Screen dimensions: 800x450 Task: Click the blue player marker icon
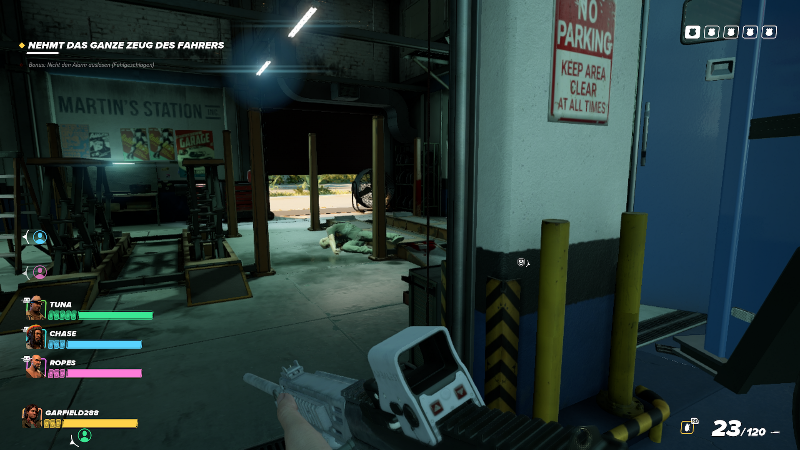pyautogui.click(x=40, y=237)
